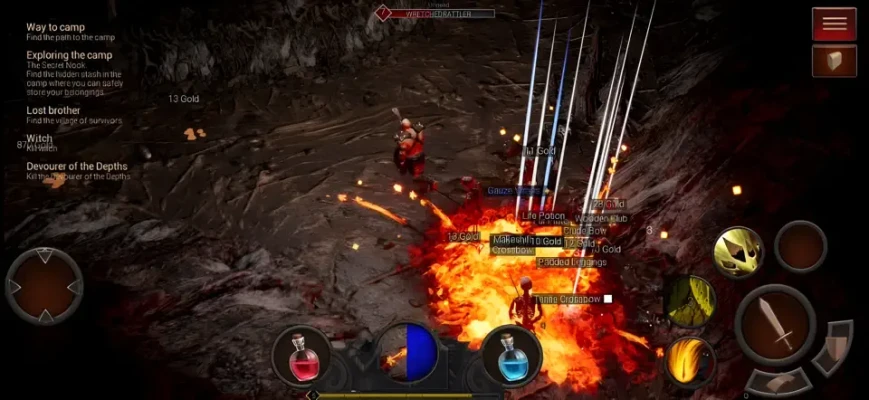Attack with the sword button

(775, 324)
